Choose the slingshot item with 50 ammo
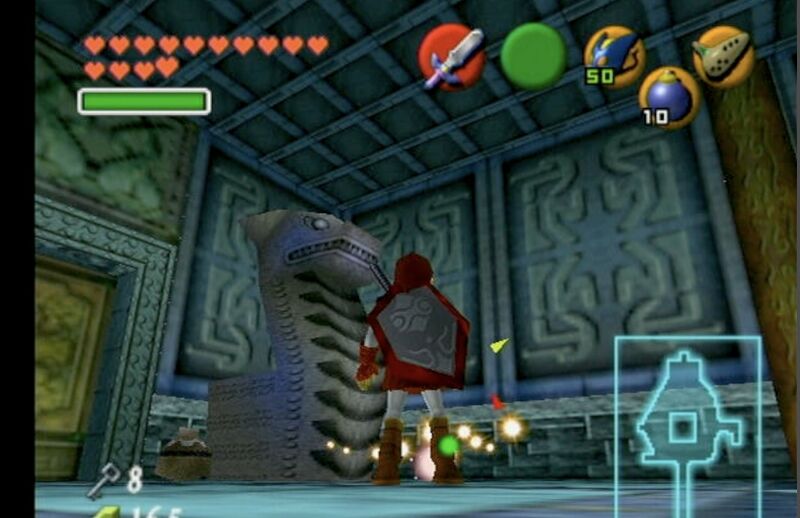The width and height of the screenshot is (800, 518). [613, 56]
